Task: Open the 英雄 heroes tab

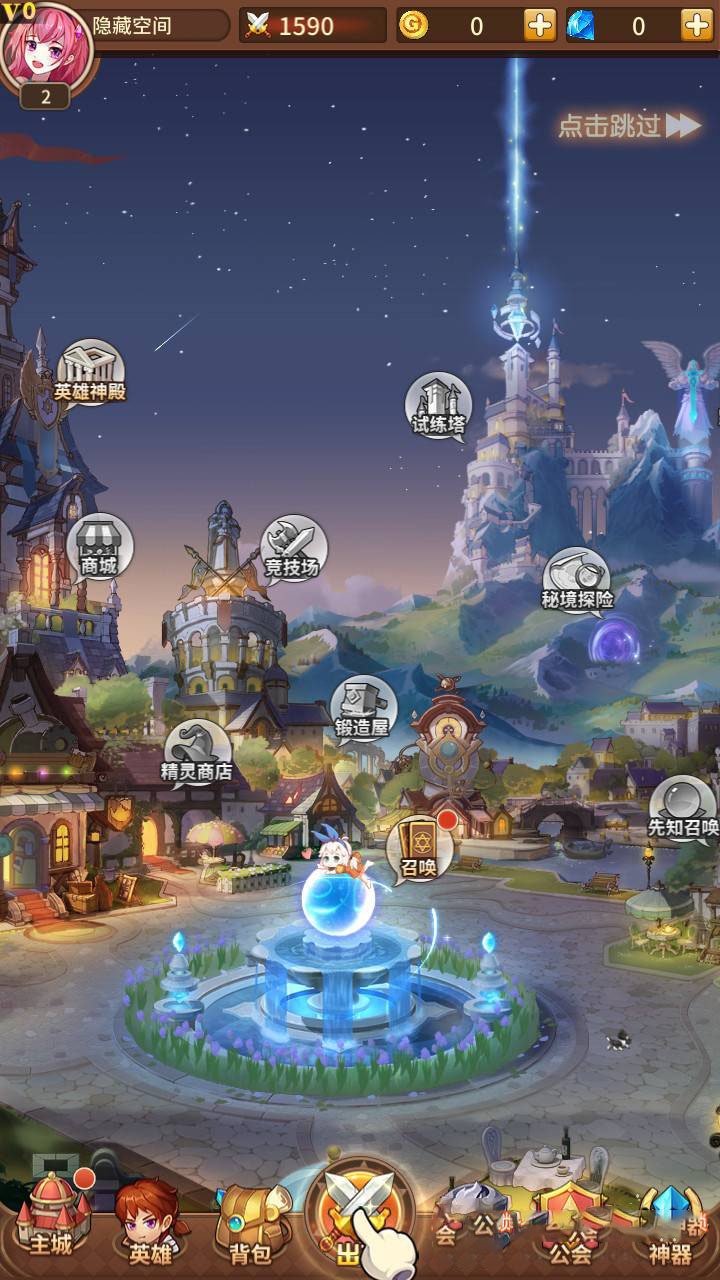Action: click(149, 1222)
